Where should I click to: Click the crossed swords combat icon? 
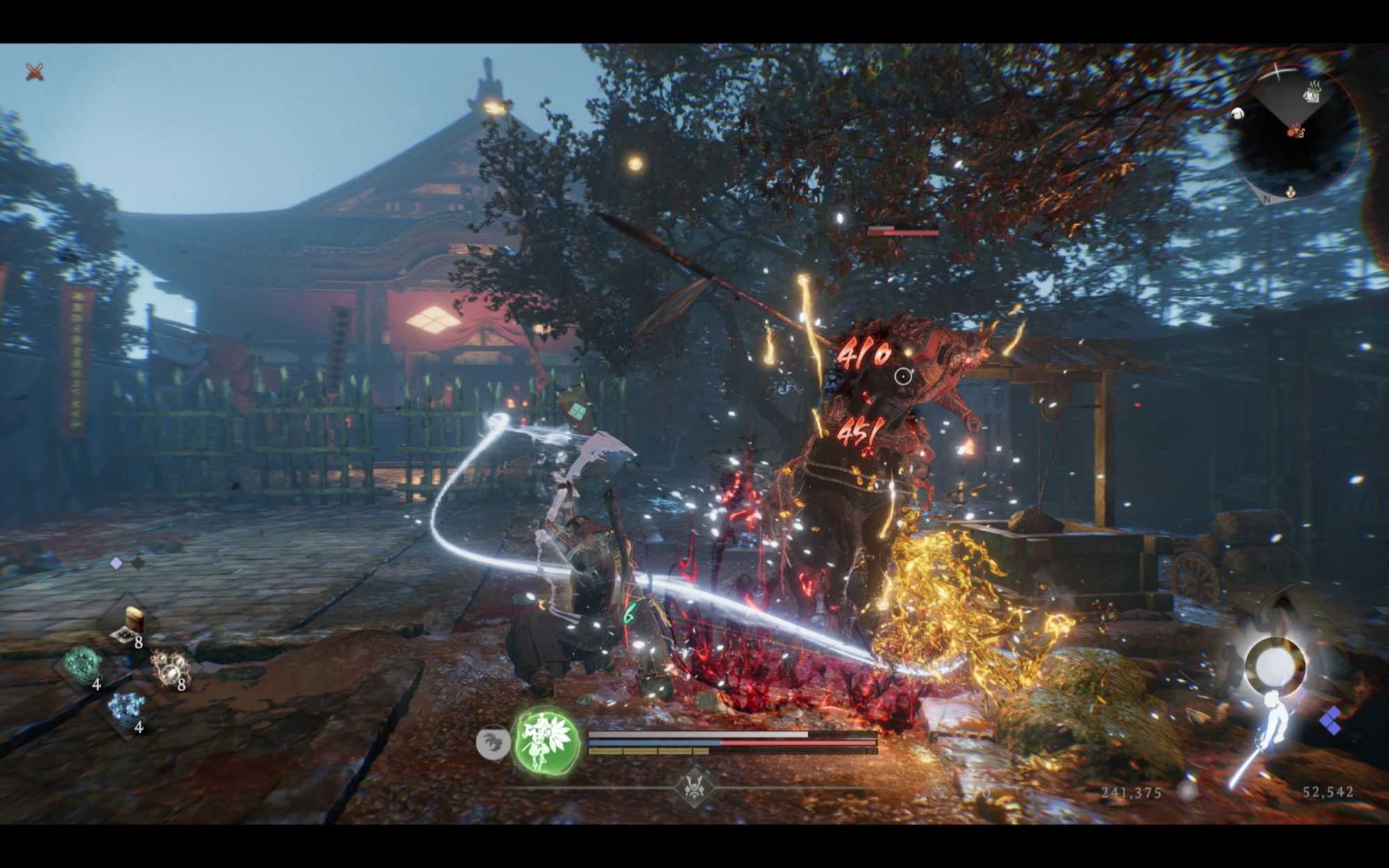(35, 71)
